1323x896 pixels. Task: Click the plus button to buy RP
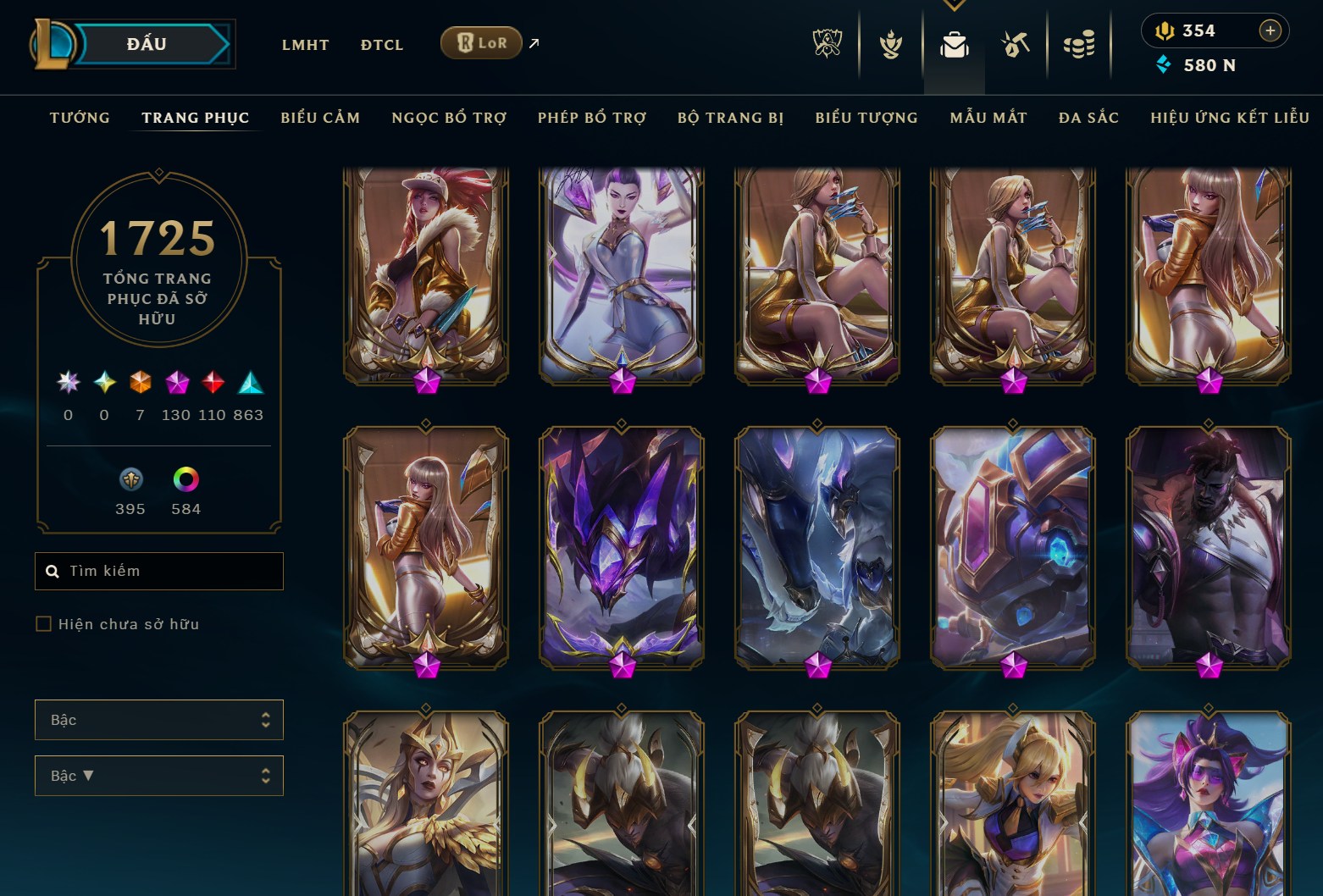coord(1270,30)
